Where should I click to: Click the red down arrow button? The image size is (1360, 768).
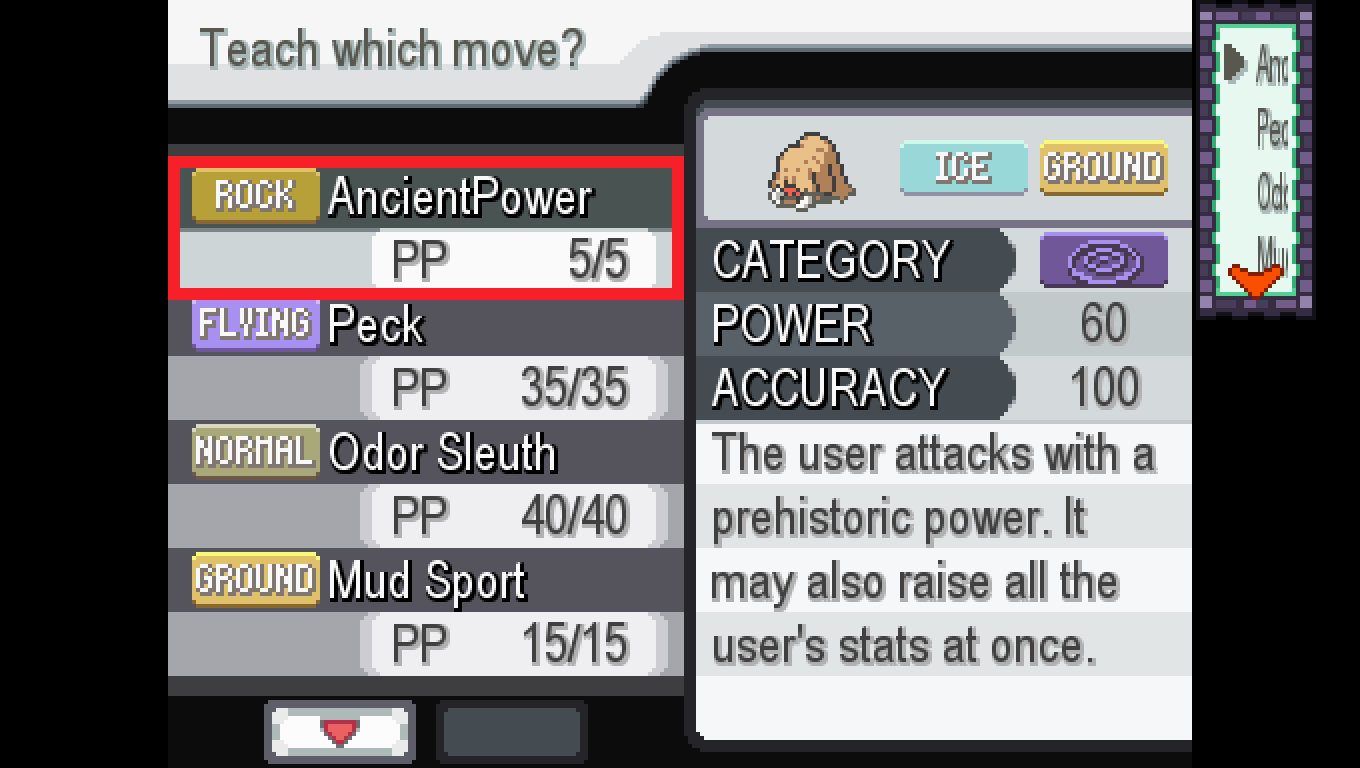tap(340, 733)
